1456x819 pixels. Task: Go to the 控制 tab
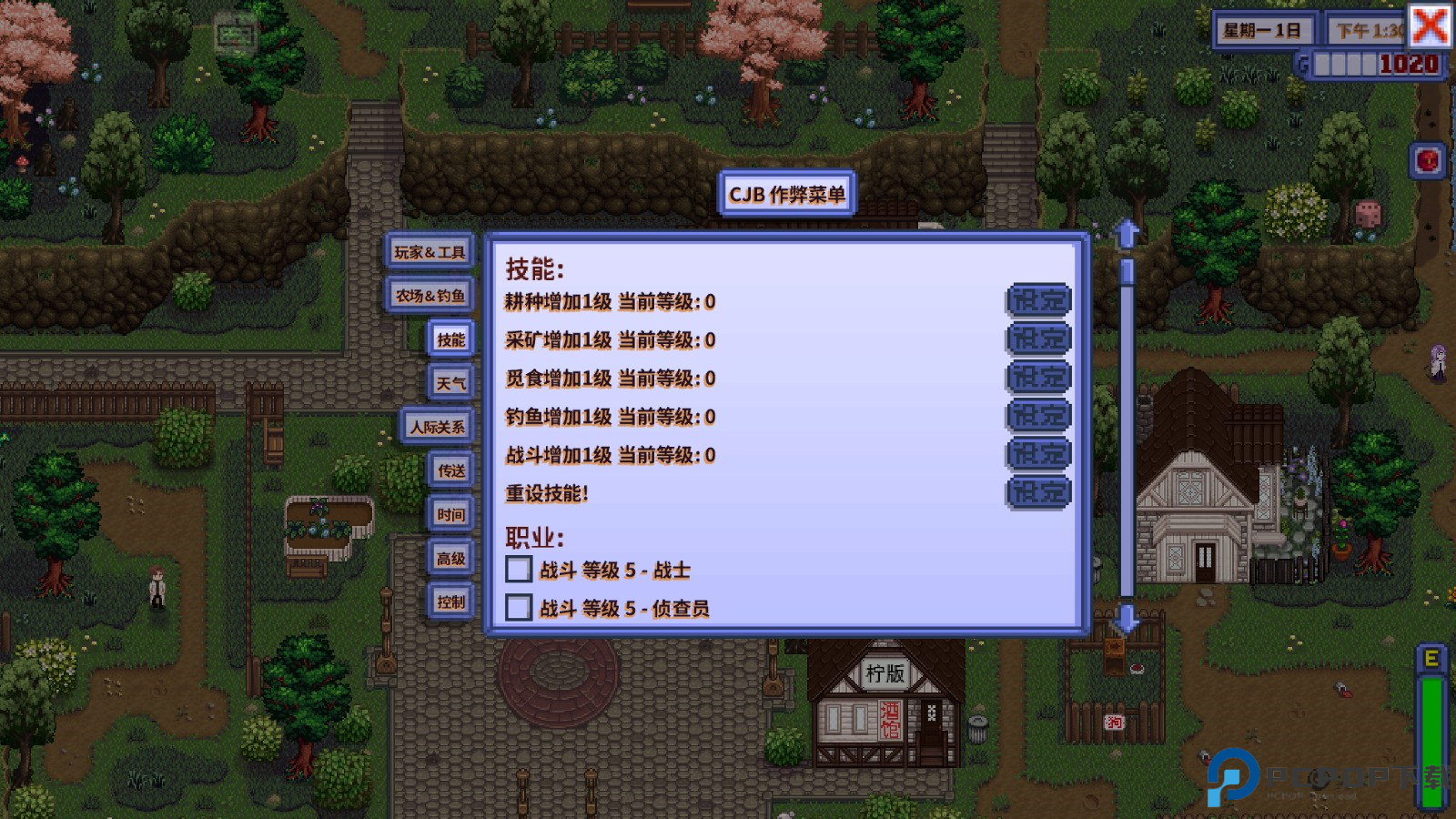pyautogui.click(x=450, y=602)
